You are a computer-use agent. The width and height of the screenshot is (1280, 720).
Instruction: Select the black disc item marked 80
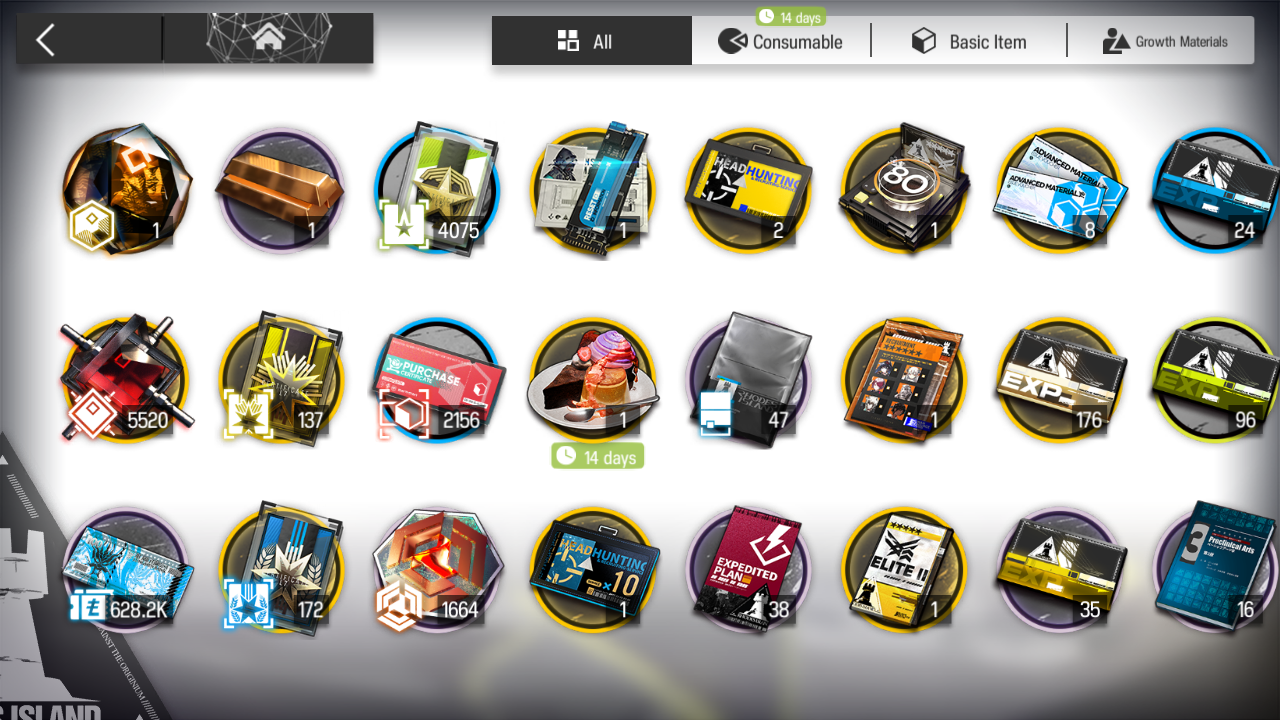[x=903, y=190]
